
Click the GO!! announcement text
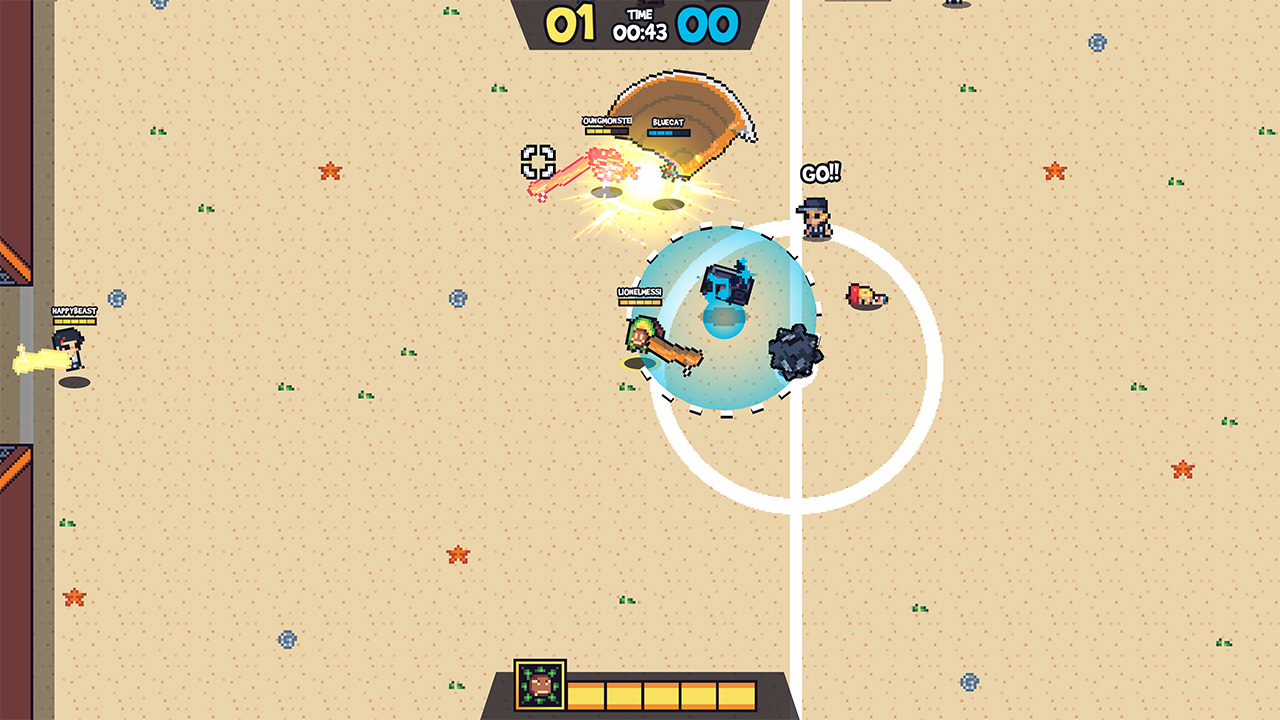[818, 173]
